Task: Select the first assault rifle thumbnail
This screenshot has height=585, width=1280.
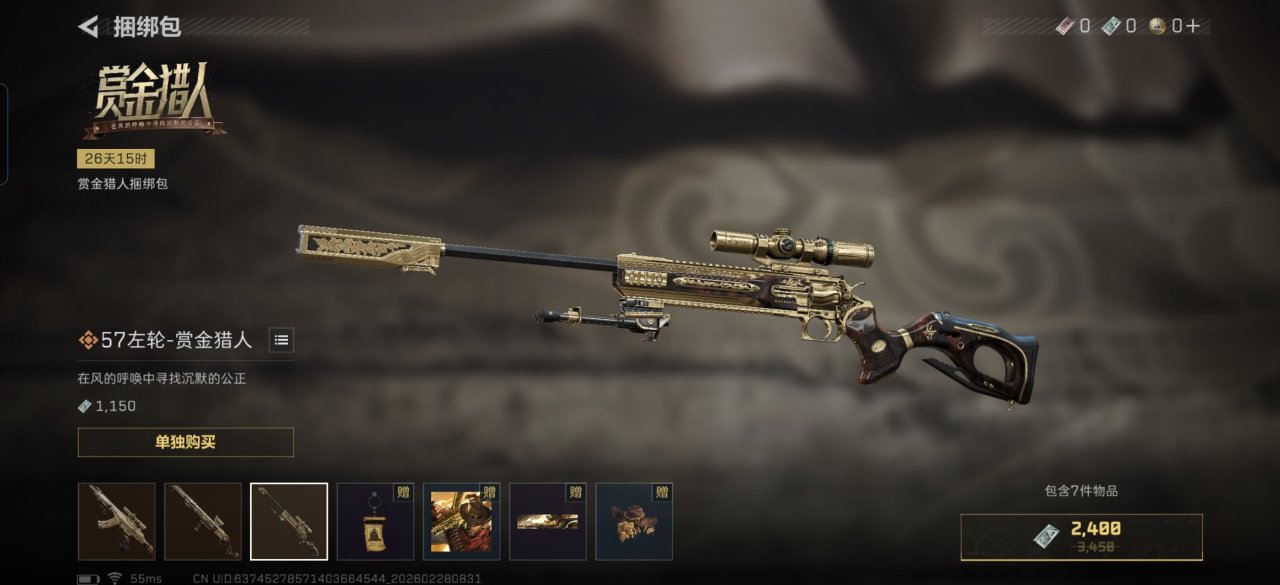Action: [117, 521]
